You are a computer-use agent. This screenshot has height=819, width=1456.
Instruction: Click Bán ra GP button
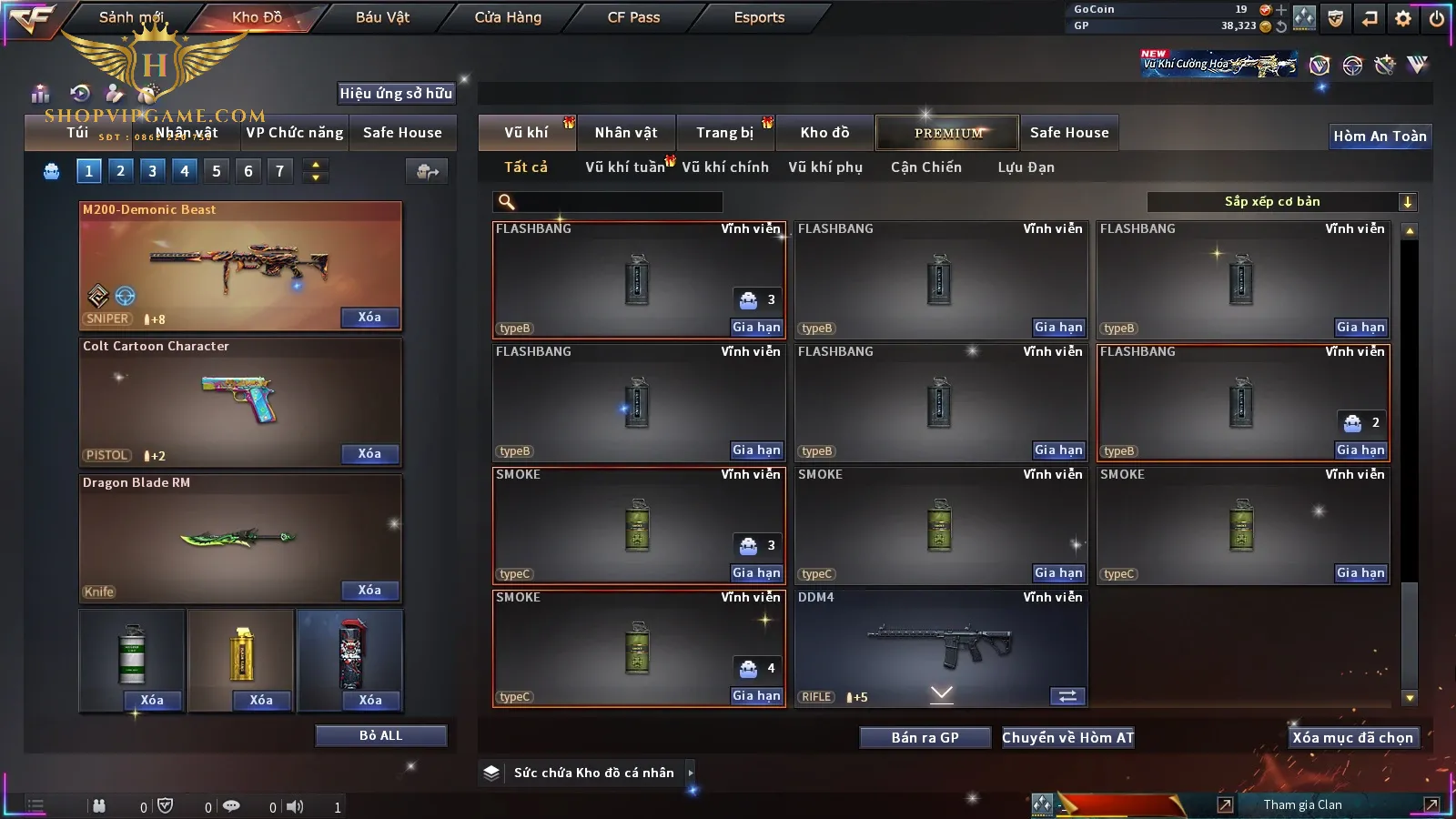click(x=925, y=738)
